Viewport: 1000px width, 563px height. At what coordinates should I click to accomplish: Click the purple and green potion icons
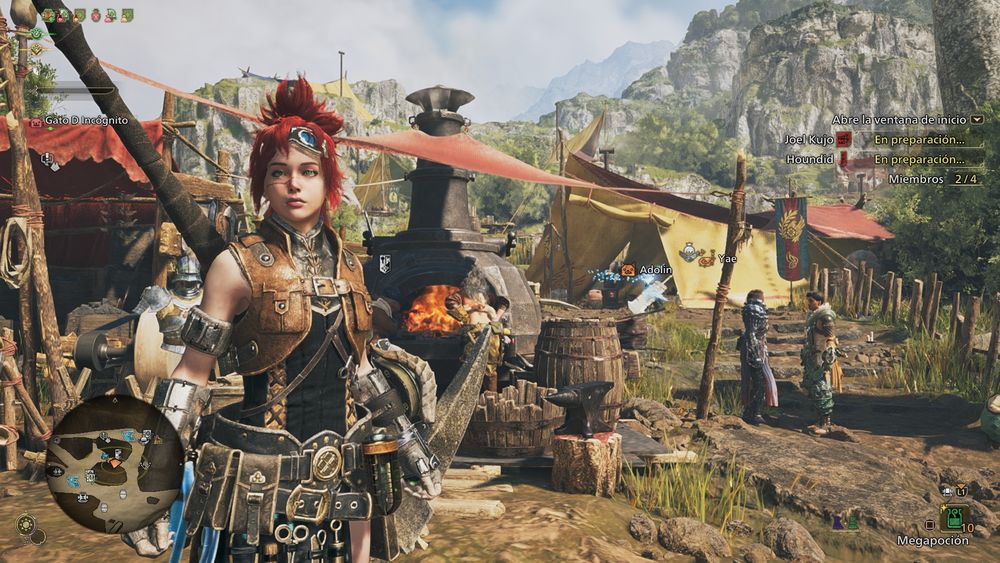[845, 522]
